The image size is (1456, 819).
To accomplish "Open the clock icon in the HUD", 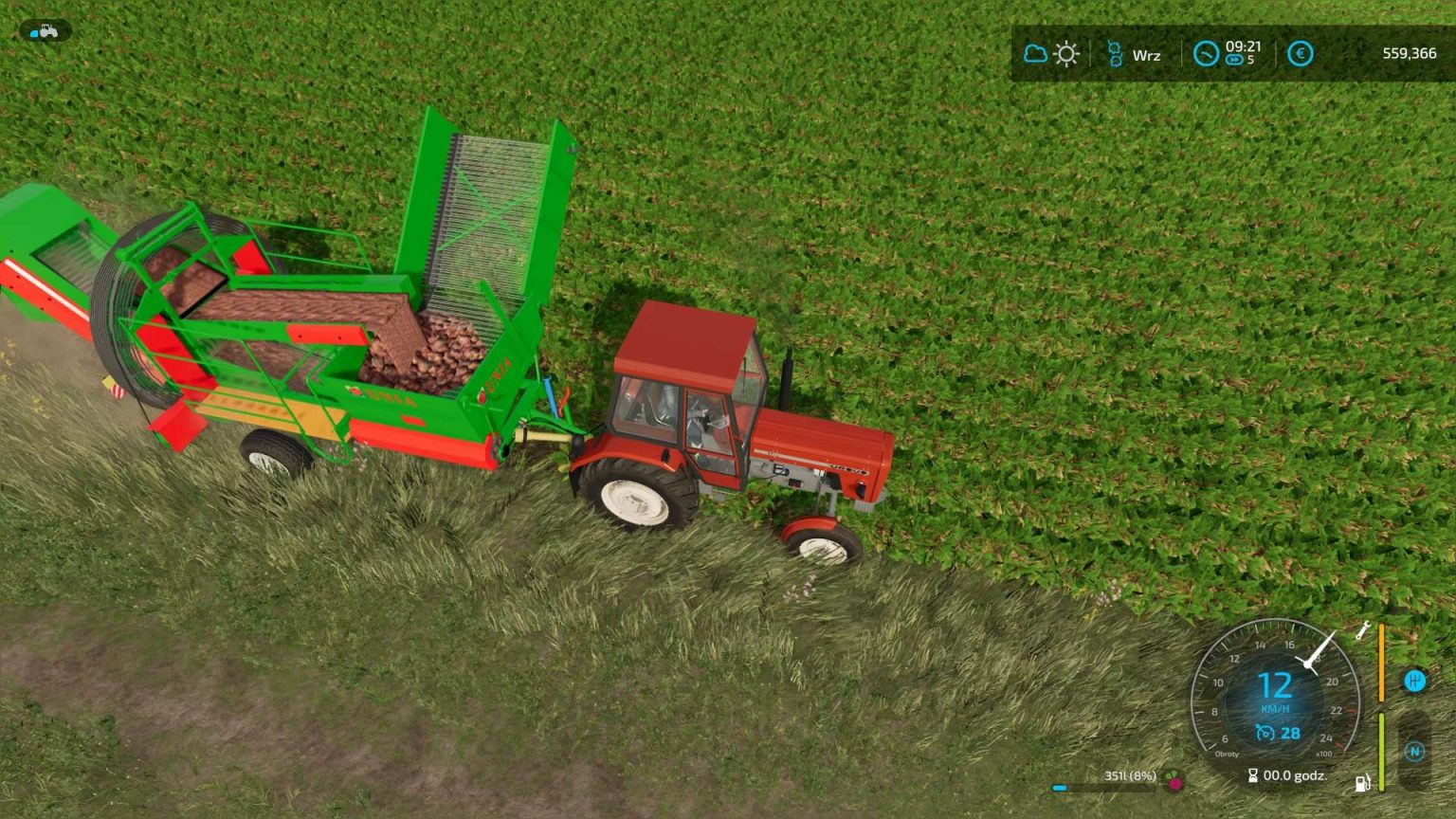I will pyautogui.click(x=1206, y=54).
